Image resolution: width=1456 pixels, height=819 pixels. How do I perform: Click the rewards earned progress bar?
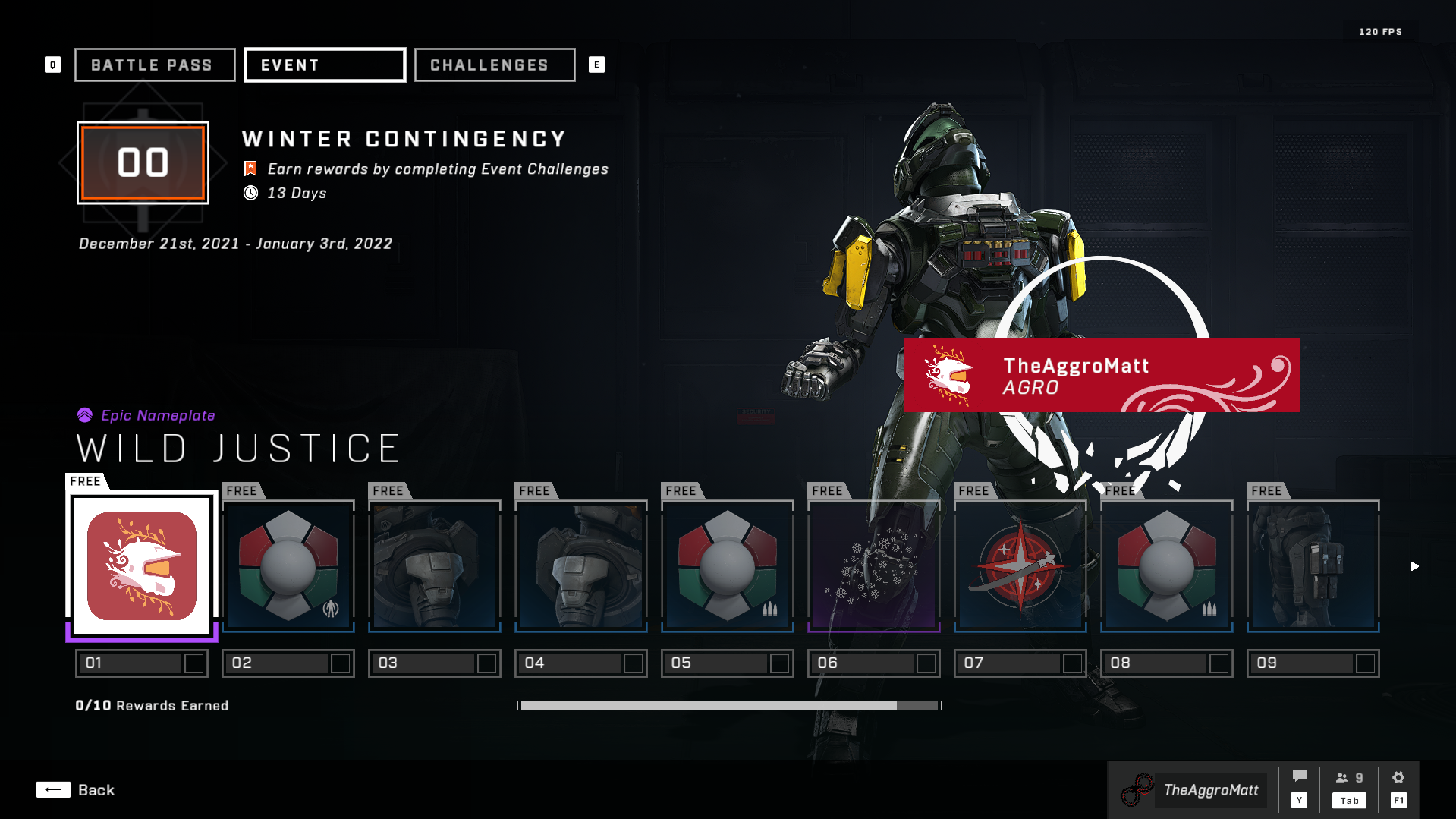728,704
